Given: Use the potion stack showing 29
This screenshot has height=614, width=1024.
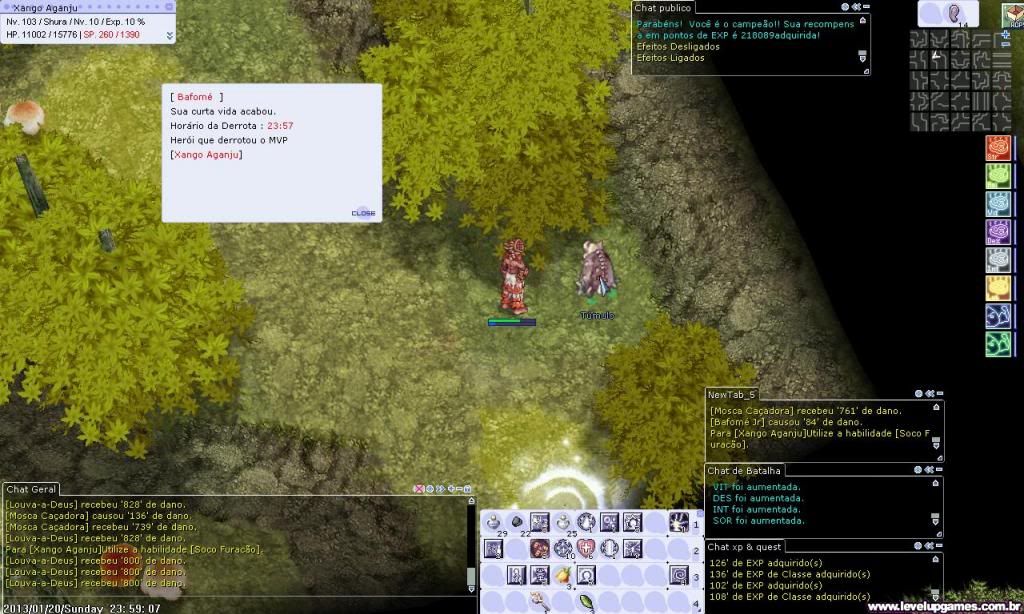Looking at the screenshot, I should click(493, 522).
